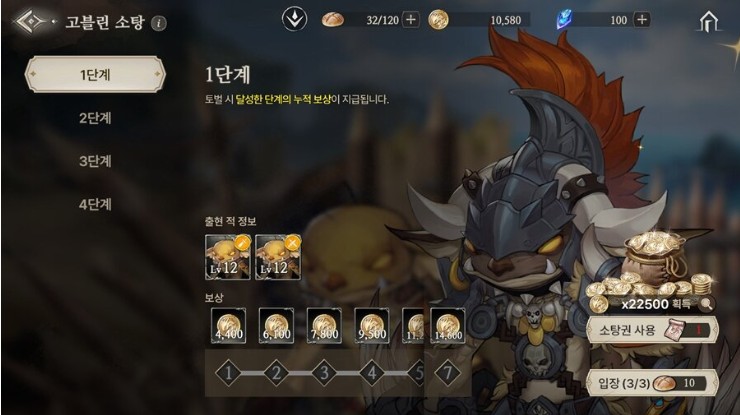Viewport: 740px width, 415px height.
Task: Switch to the 3단계 stage tab
Action: (x=95, y=161)
